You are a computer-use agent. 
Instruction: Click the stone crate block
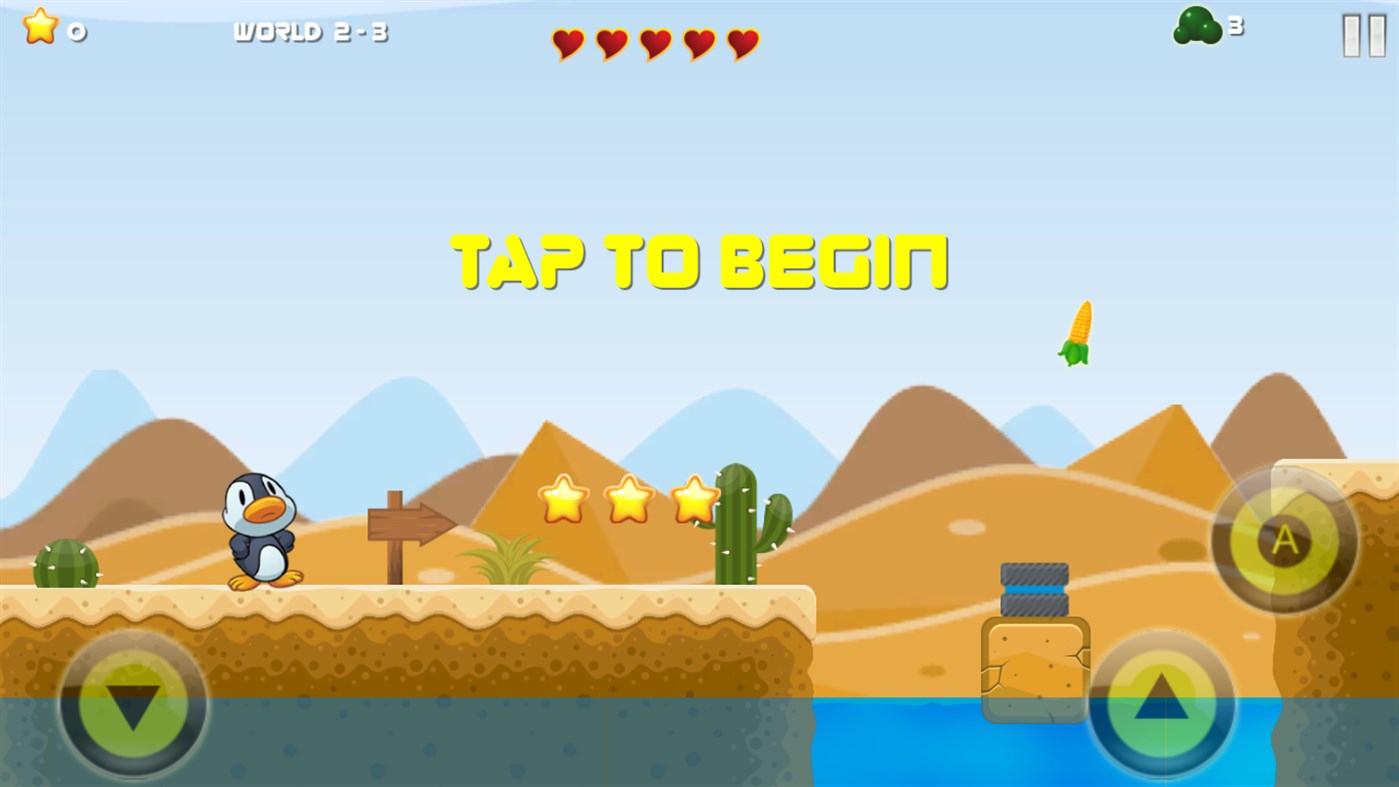pos(1034,668)
